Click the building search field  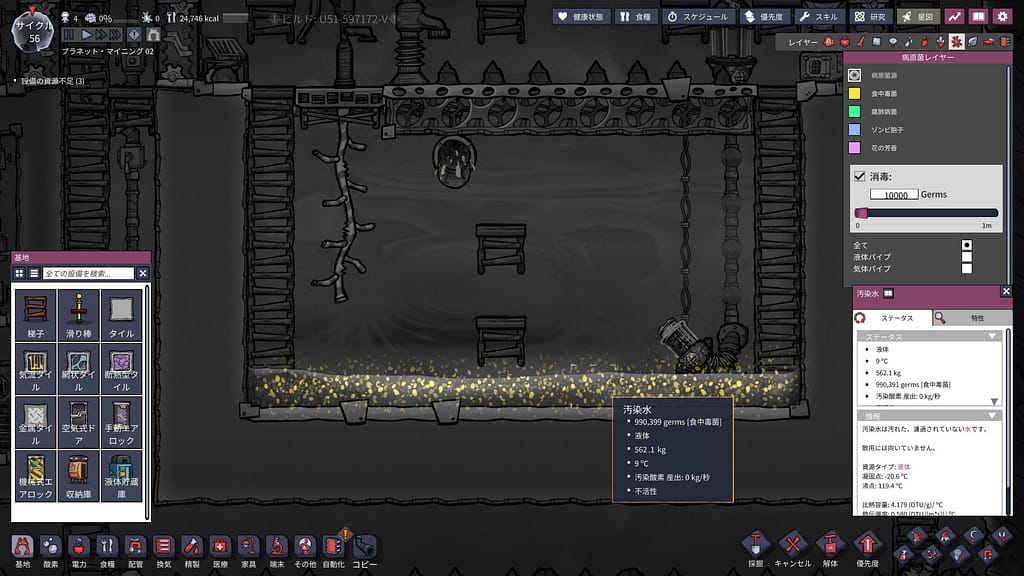click(88, 273)
